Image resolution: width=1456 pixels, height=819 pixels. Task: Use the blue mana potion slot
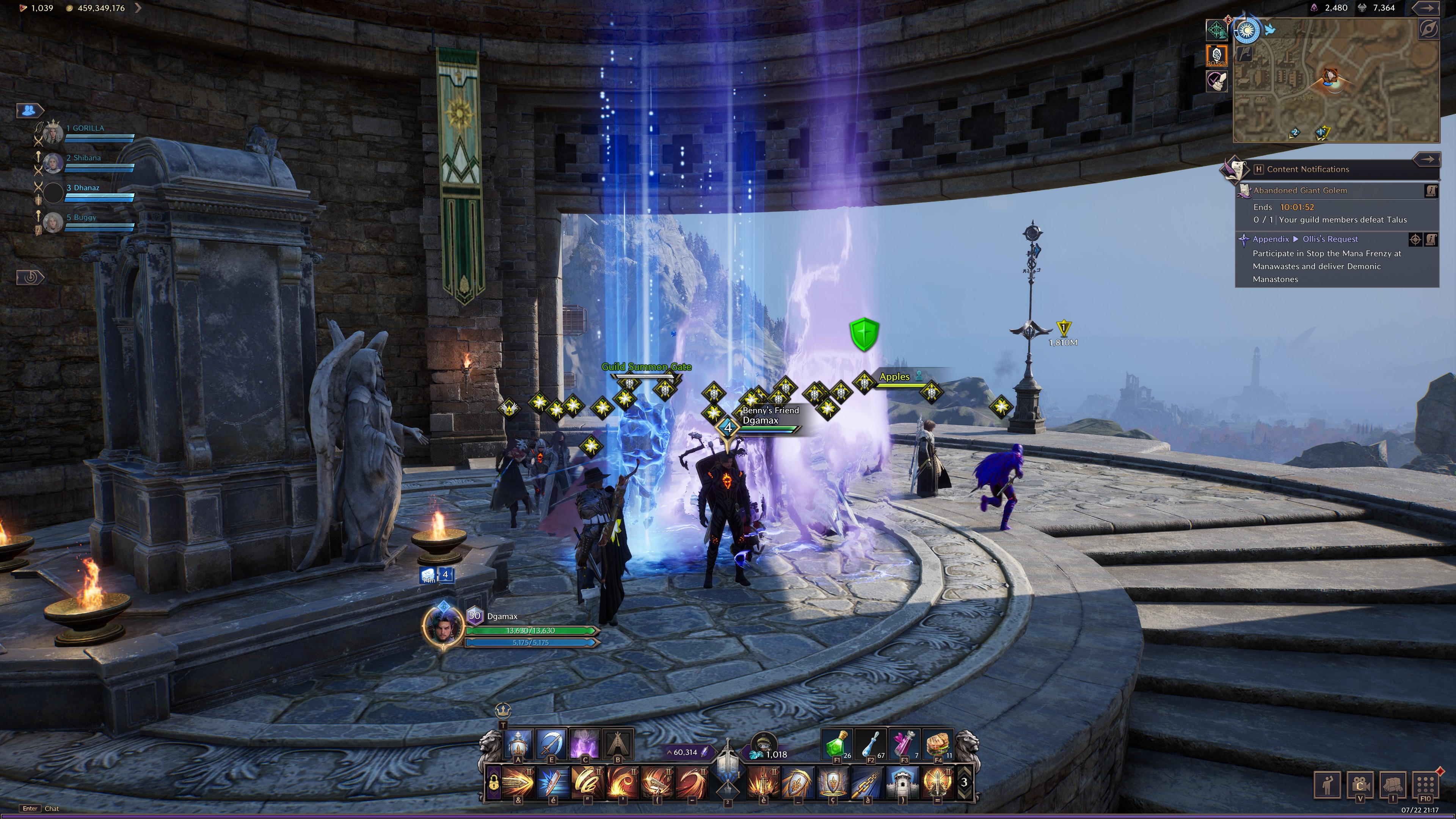[x=871, y=744]
